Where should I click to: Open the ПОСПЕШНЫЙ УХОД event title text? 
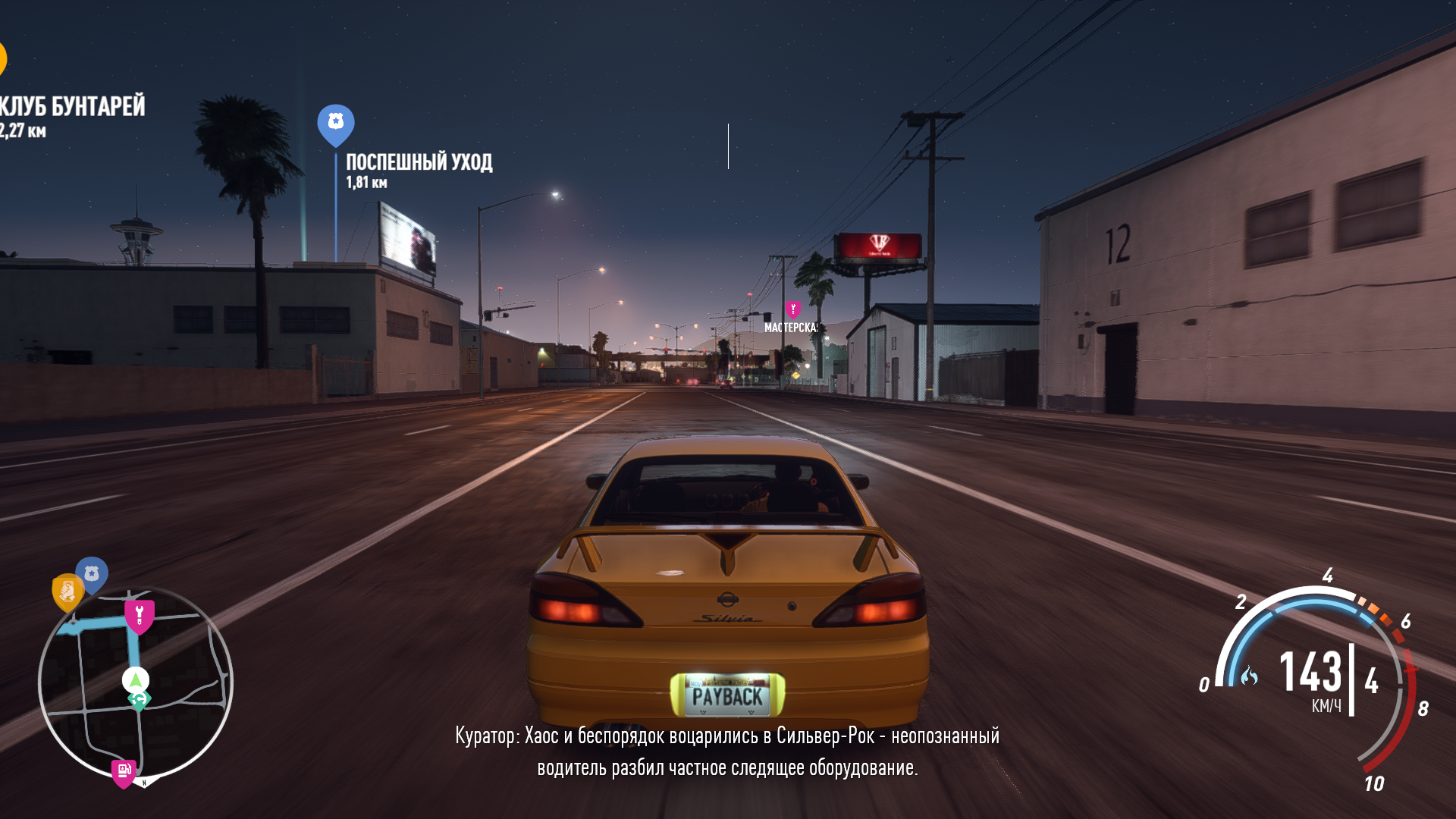click(x=419, y=162)
